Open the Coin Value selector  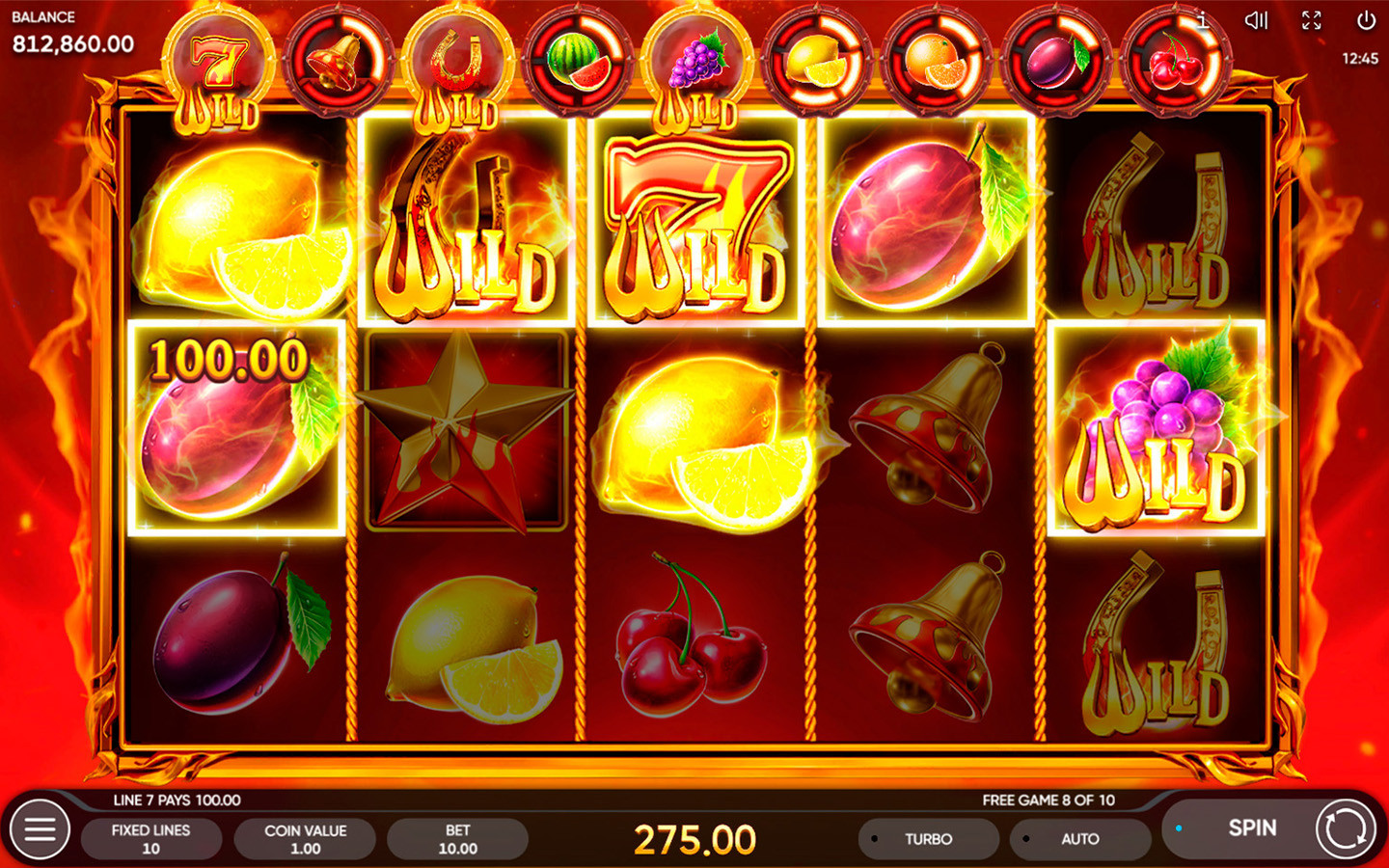click(305, 838)
